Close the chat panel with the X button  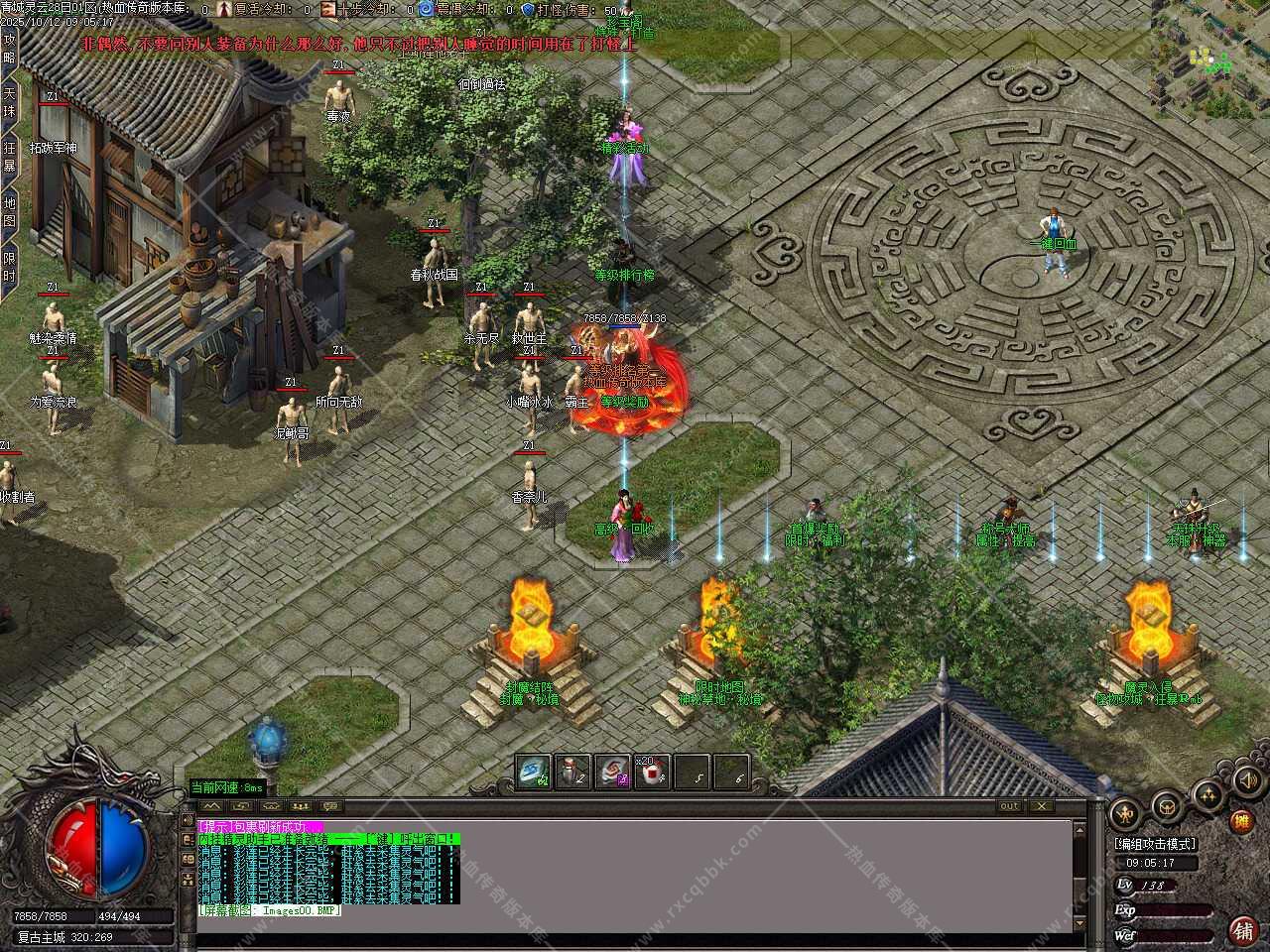coord(1041,806)
